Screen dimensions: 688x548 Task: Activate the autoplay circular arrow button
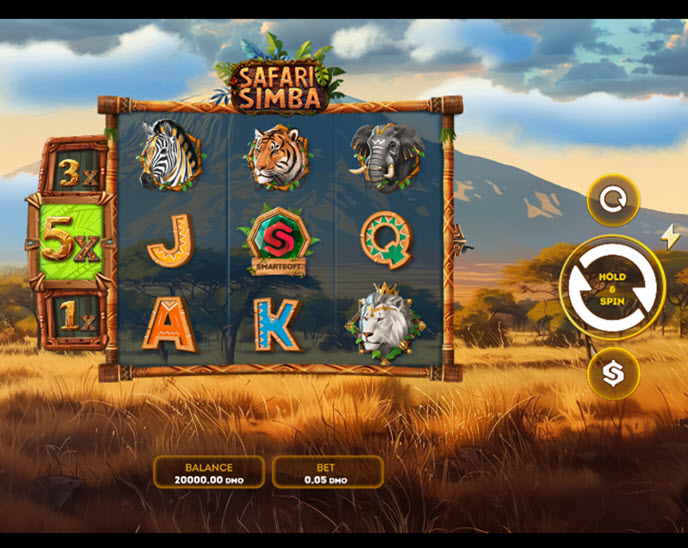pyautogui.click(x=612, y=200)
